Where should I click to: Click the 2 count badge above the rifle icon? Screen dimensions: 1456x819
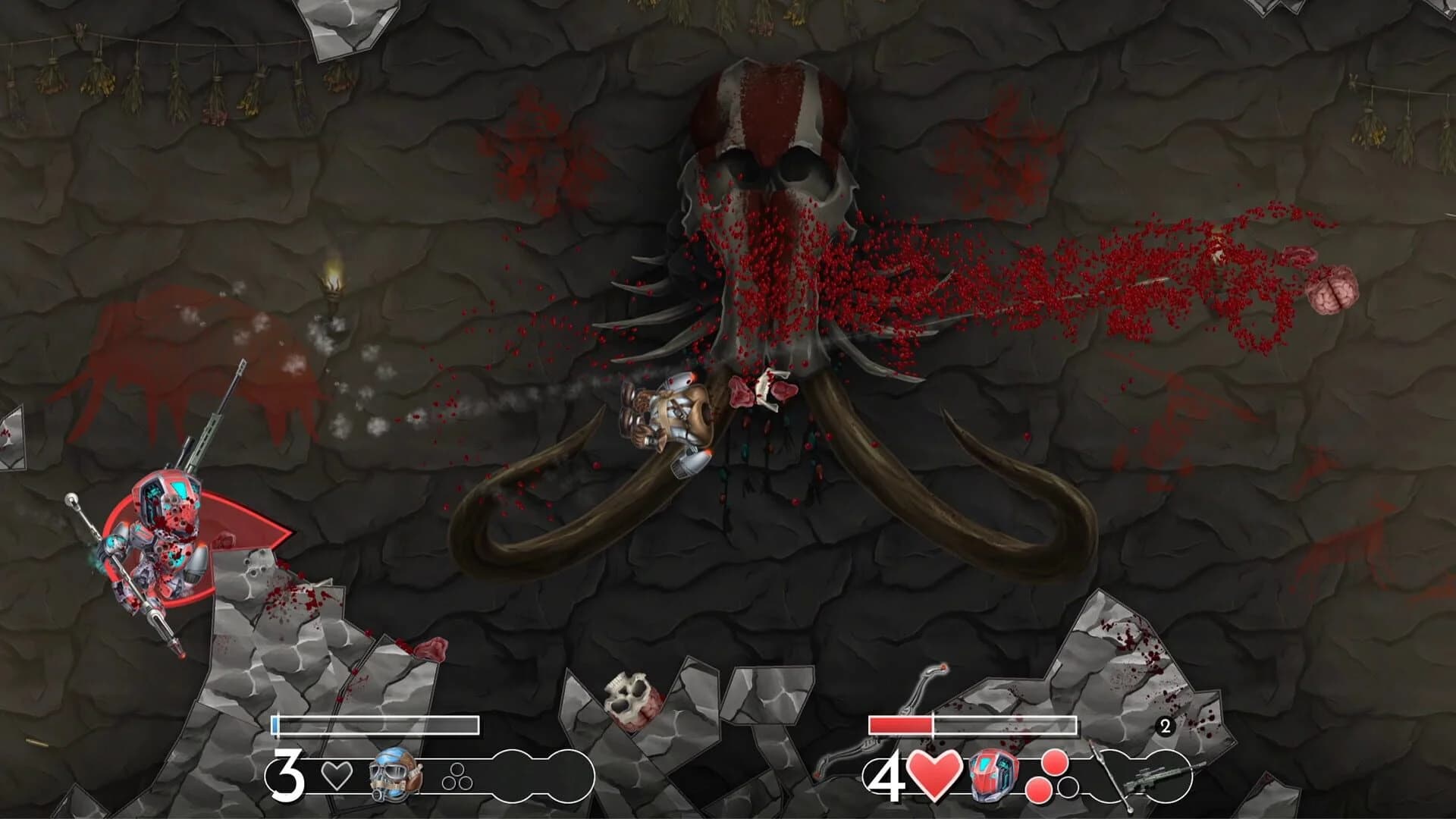1165,725
